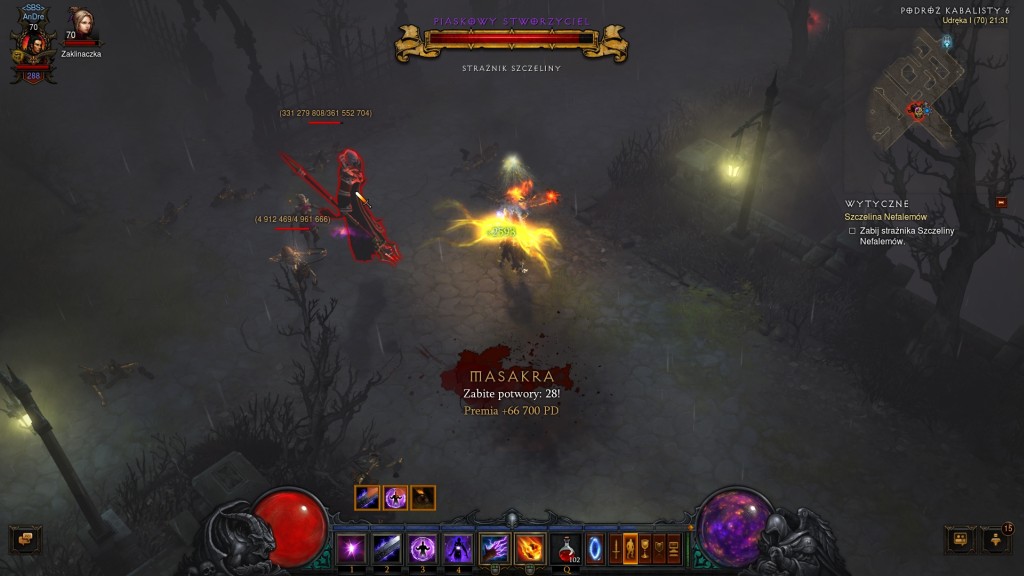Open the skills menu sword icon
The image size is (1024, 576).
tap(614, 548)
